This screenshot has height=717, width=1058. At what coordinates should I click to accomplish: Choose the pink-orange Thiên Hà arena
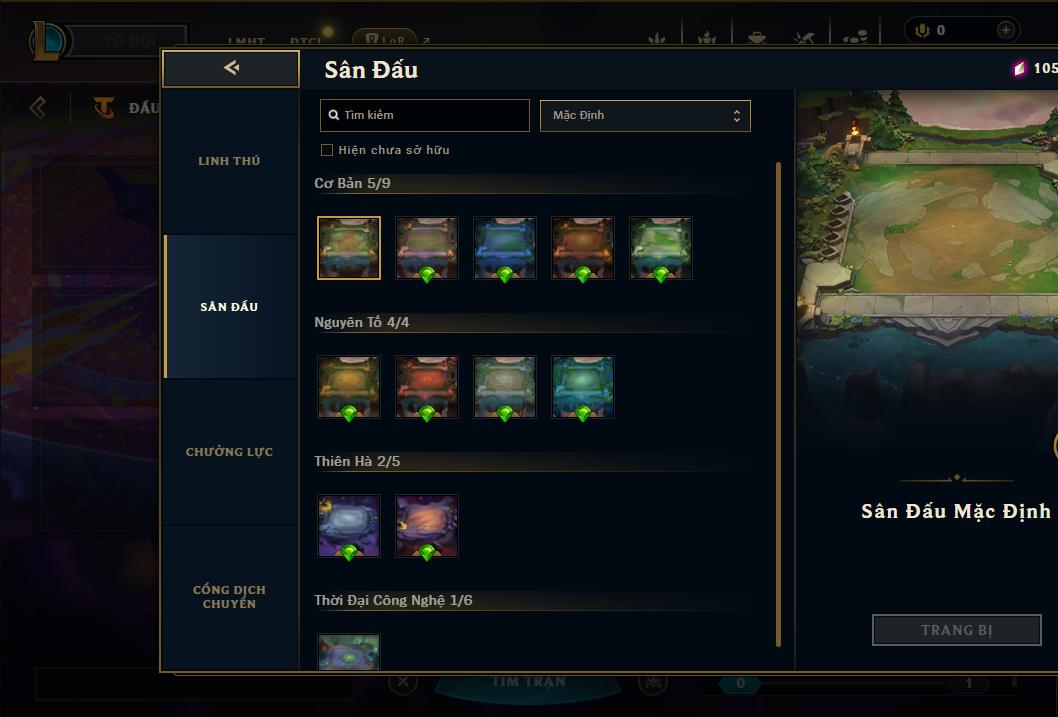point(427,526)
